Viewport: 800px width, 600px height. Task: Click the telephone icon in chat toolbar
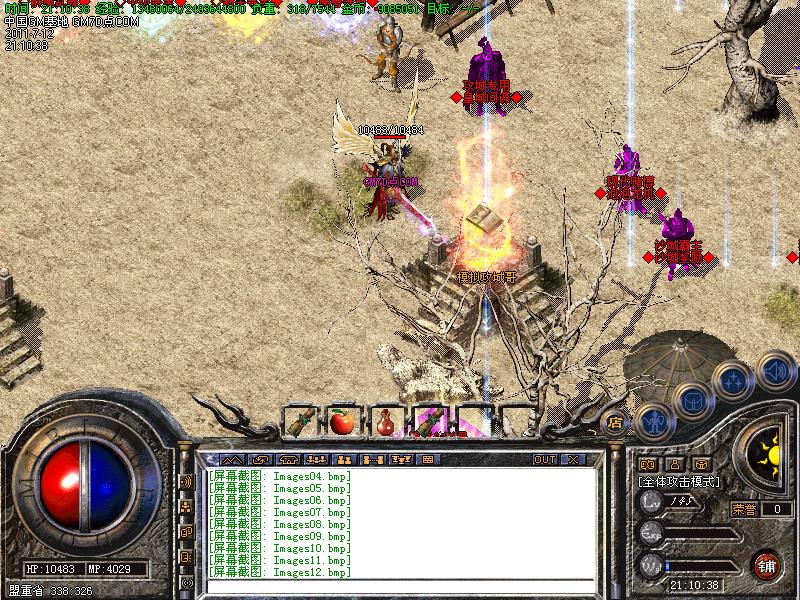click(289, 459)
